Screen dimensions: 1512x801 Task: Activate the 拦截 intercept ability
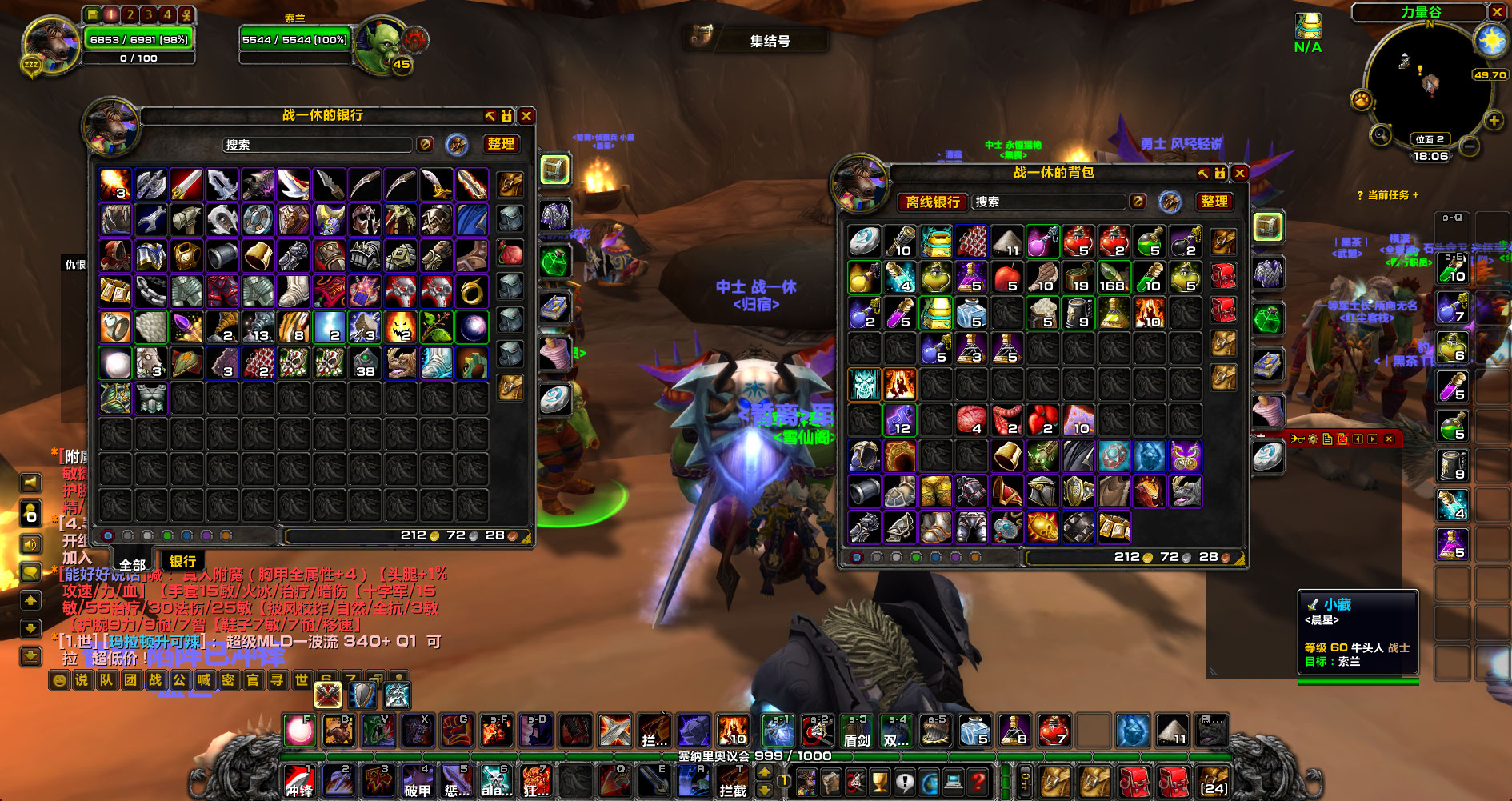point(732,781)
